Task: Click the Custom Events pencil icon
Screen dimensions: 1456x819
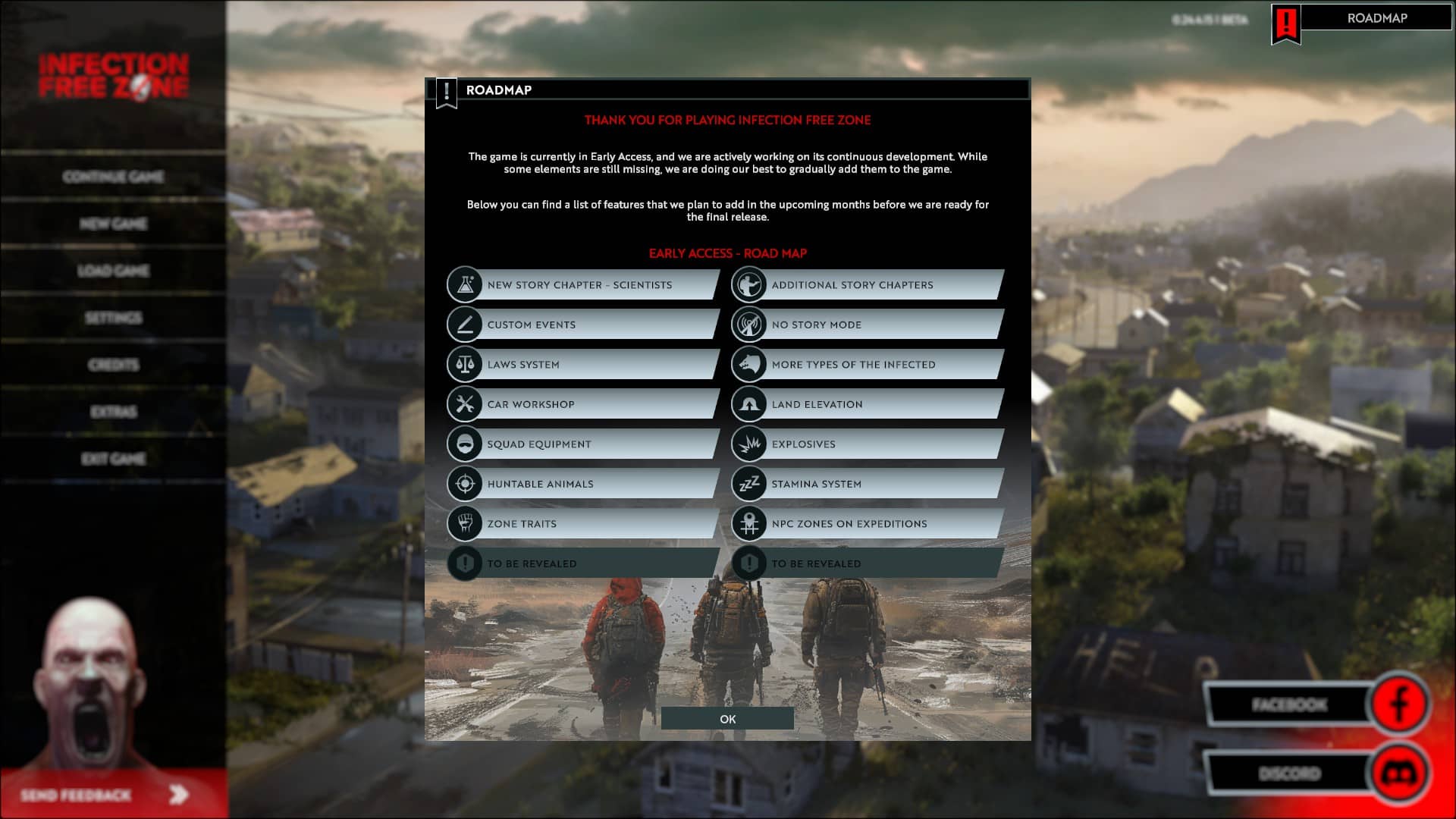Action: (x=465, y=324)
